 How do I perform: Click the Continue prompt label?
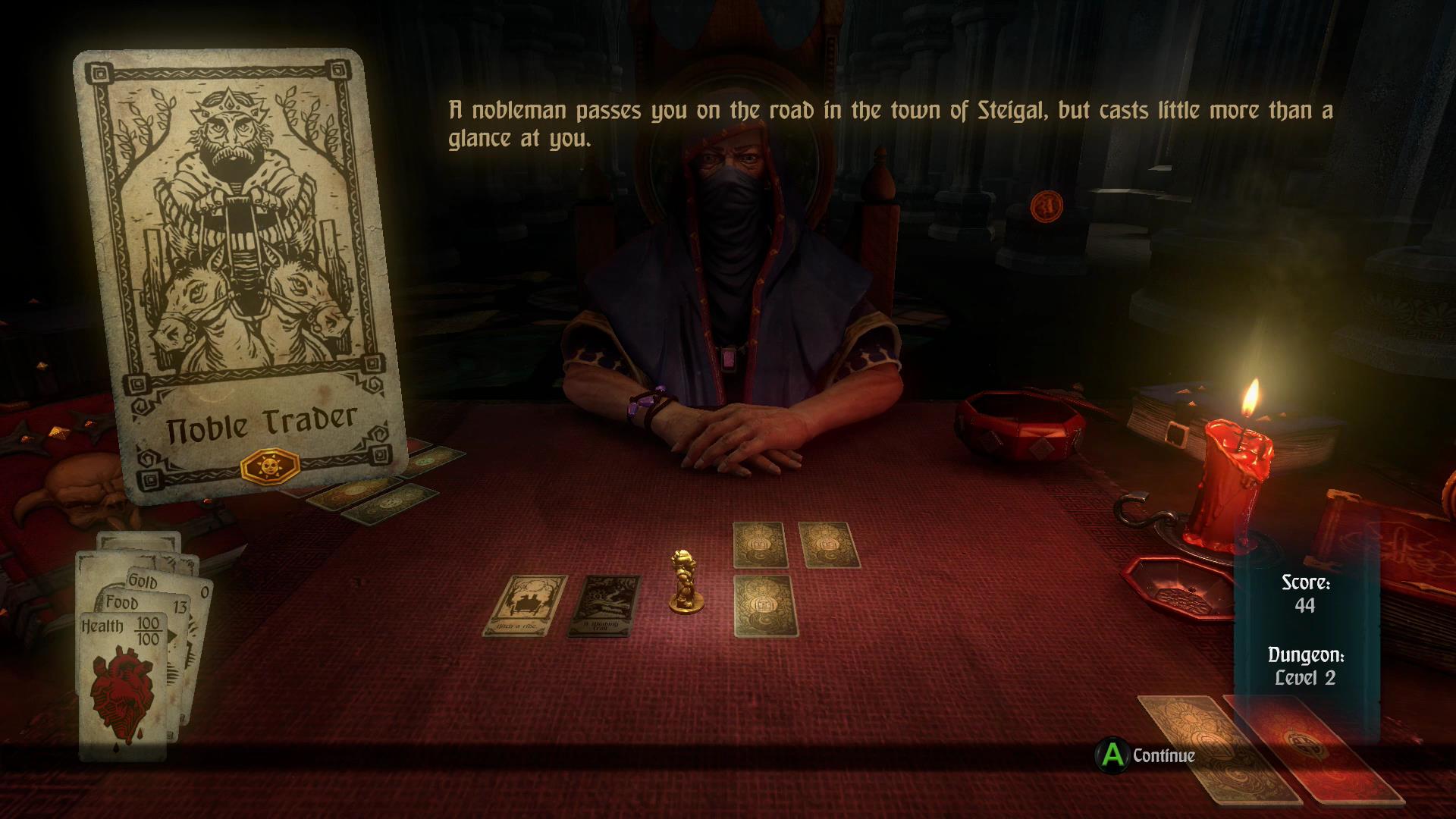[x=1163, y=755]
